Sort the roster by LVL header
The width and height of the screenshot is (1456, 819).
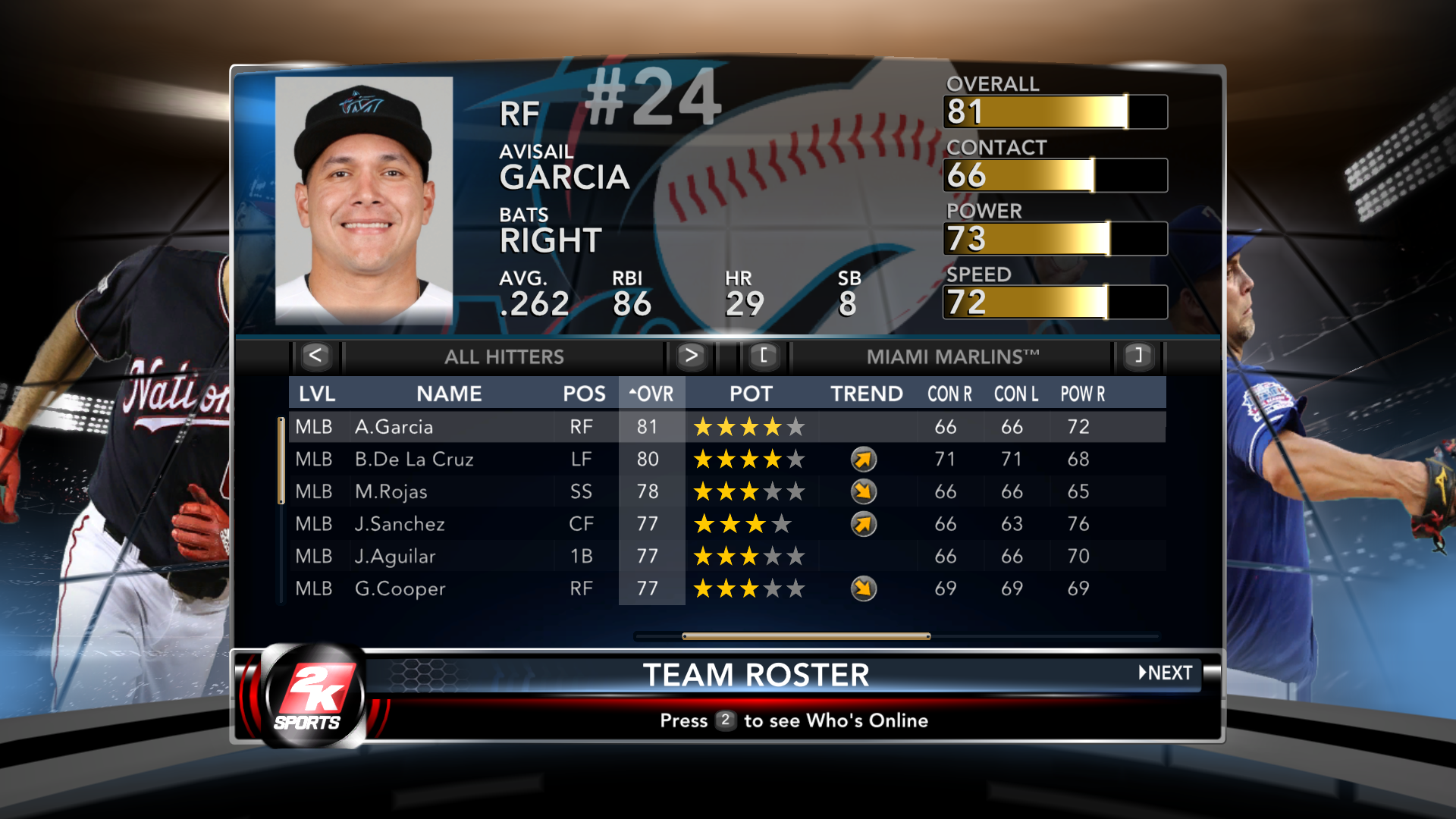[x=316, y=394]
